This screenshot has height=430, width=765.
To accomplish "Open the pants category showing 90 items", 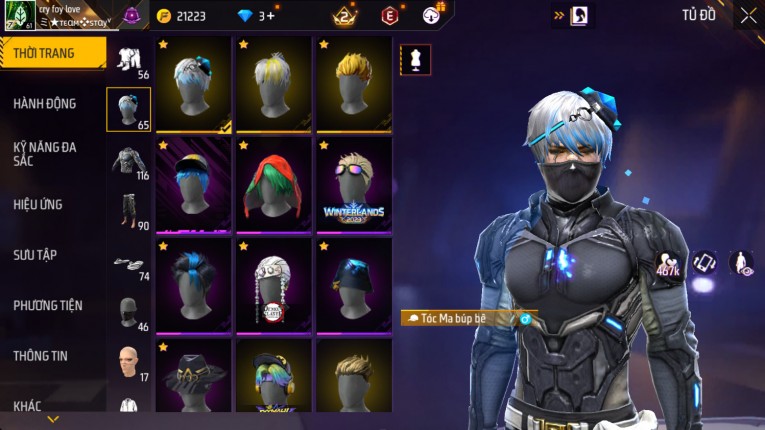I will [x=129, y=210].
